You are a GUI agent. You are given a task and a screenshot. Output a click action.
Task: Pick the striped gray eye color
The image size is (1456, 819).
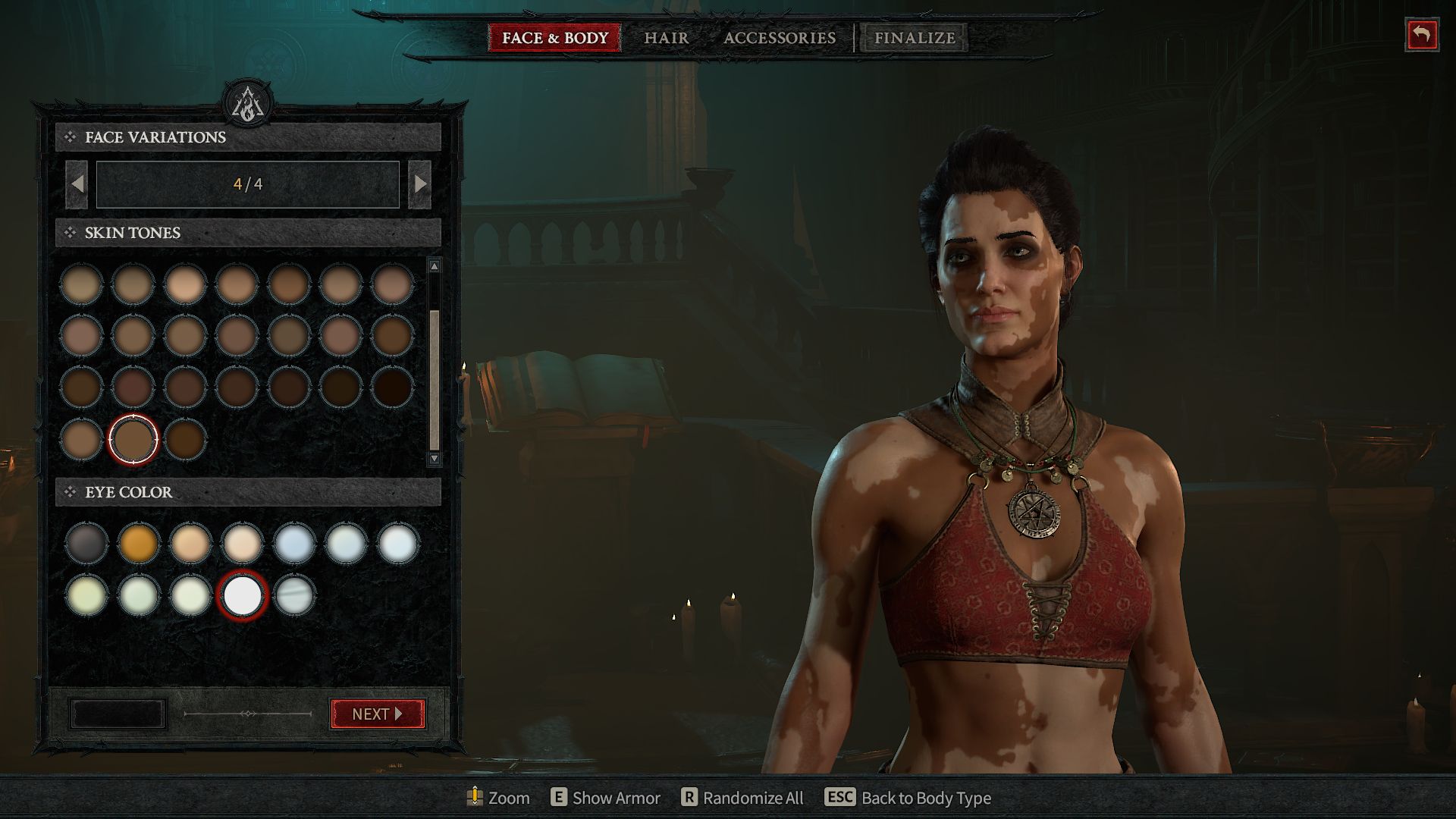(x=293, y=595)
